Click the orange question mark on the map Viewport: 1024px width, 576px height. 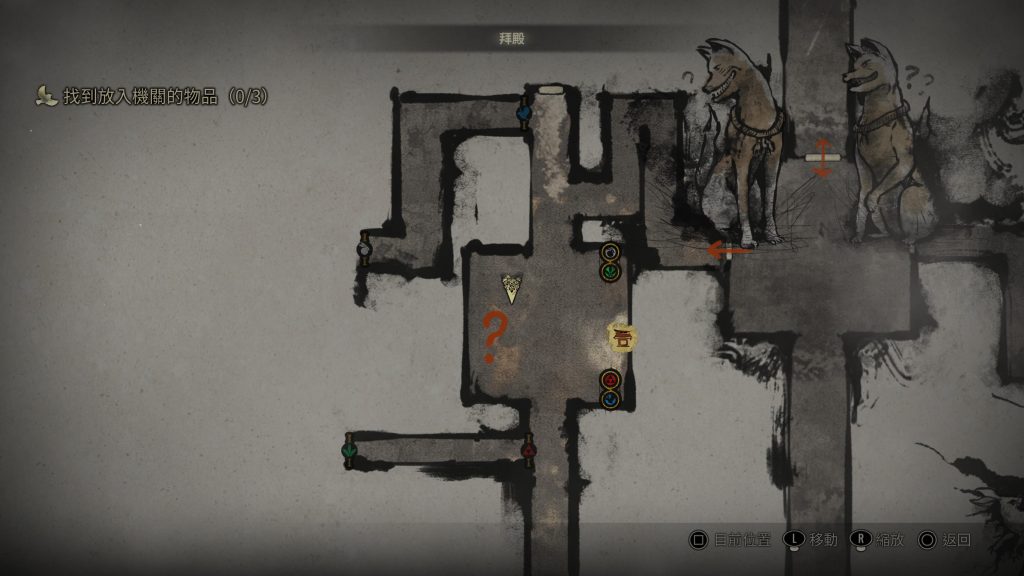pos(492,337)
